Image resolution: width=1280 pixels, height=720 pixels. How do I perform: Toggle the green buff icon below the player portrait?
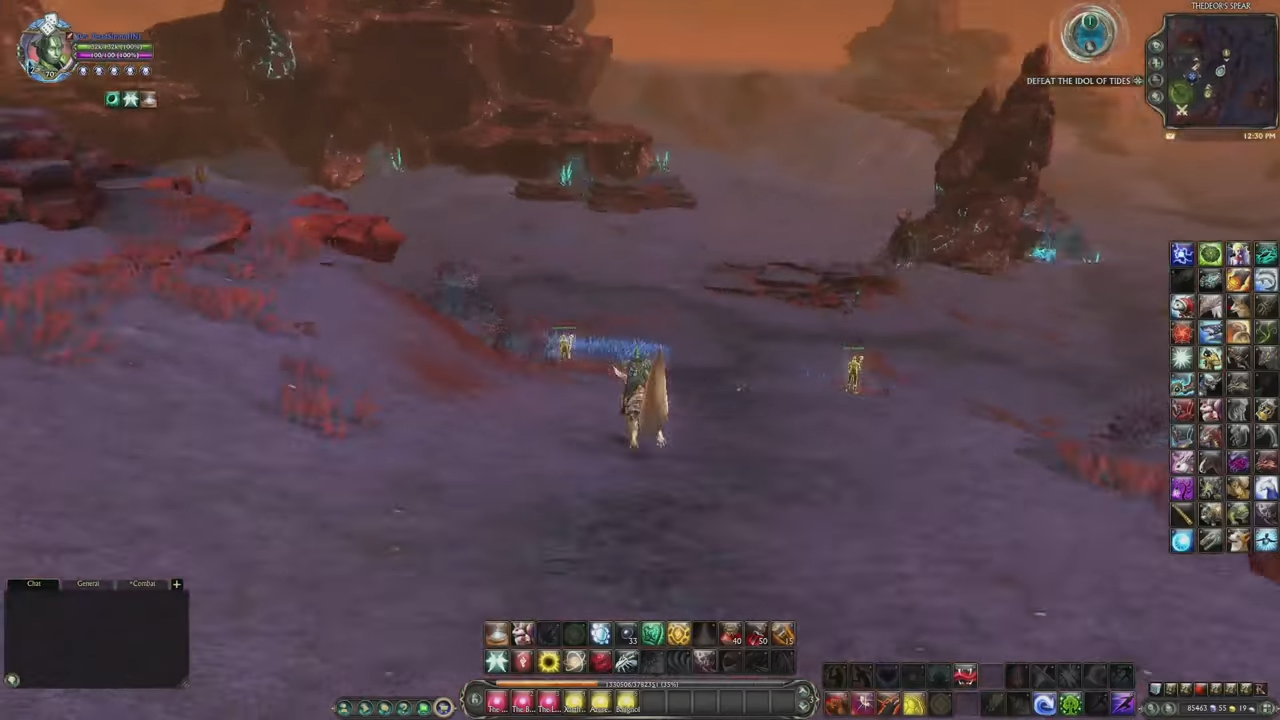click(x=111, y=98)
